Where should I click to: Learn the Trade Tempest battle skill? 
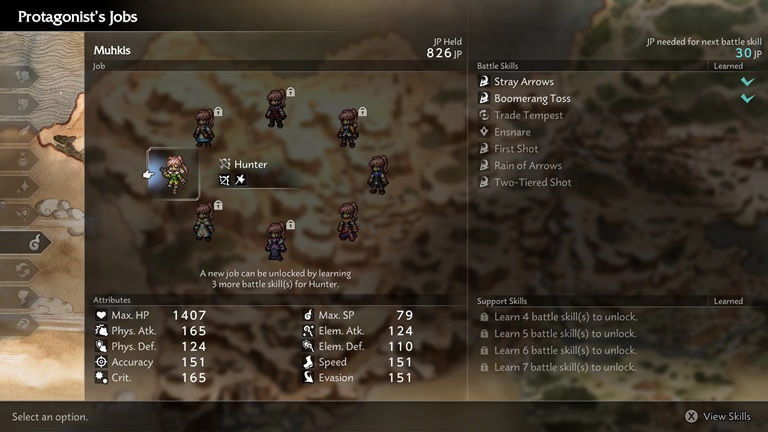point(528,116)
